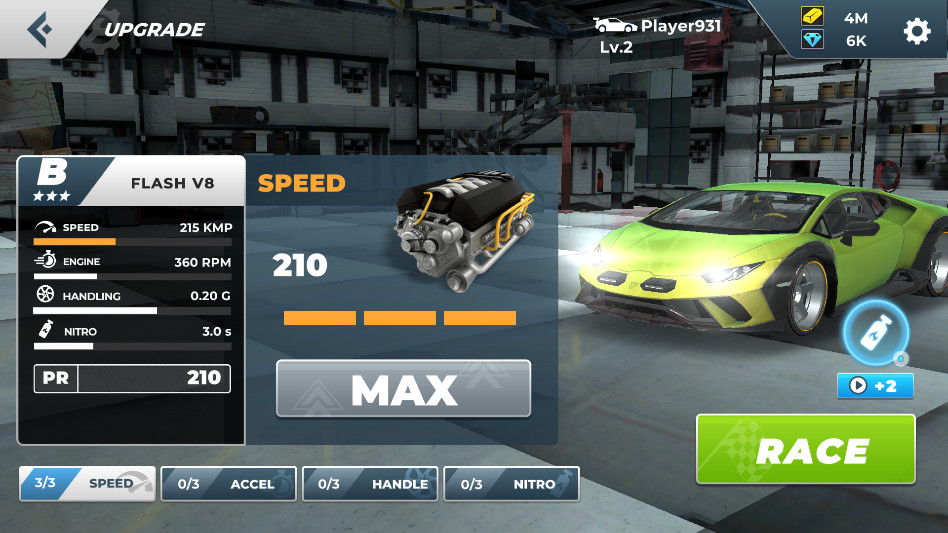Switch to the SPEED upgrade tab
Screen dimensions: 948x533
click(87, 484)
